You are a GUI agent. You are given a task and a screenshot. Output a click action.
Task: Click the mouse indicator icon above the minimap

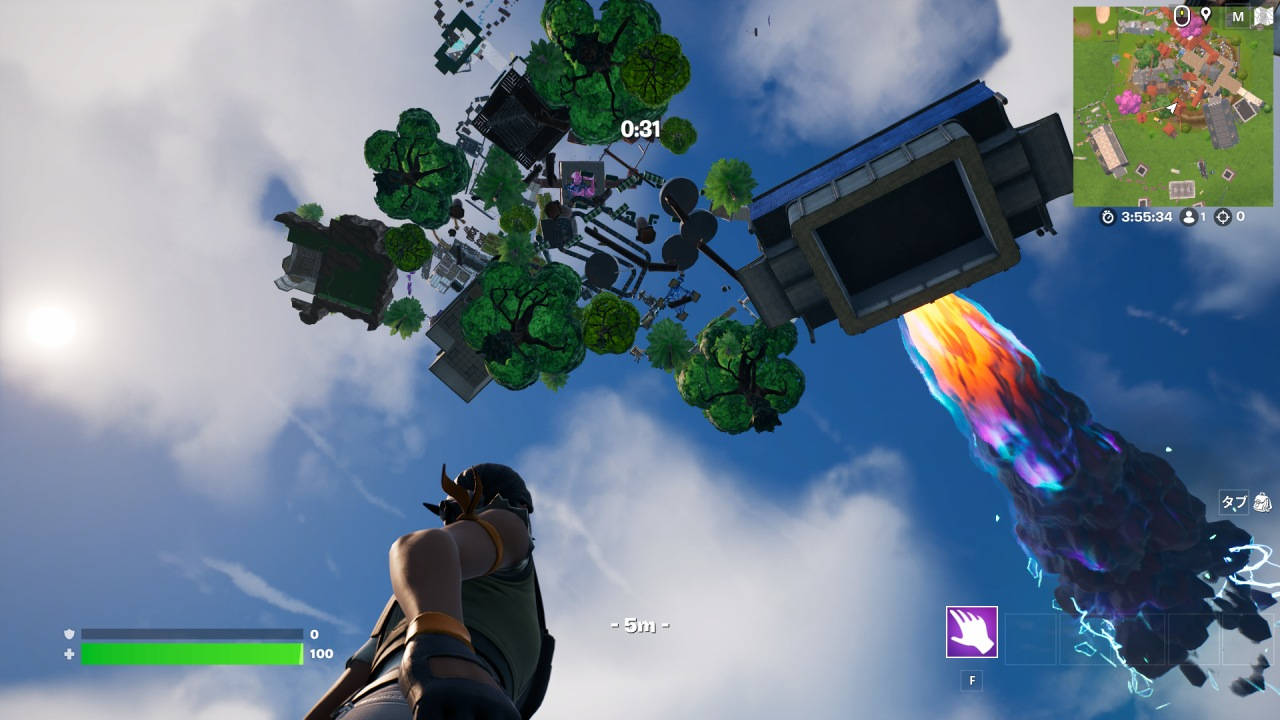click(x=1182, y=17)
